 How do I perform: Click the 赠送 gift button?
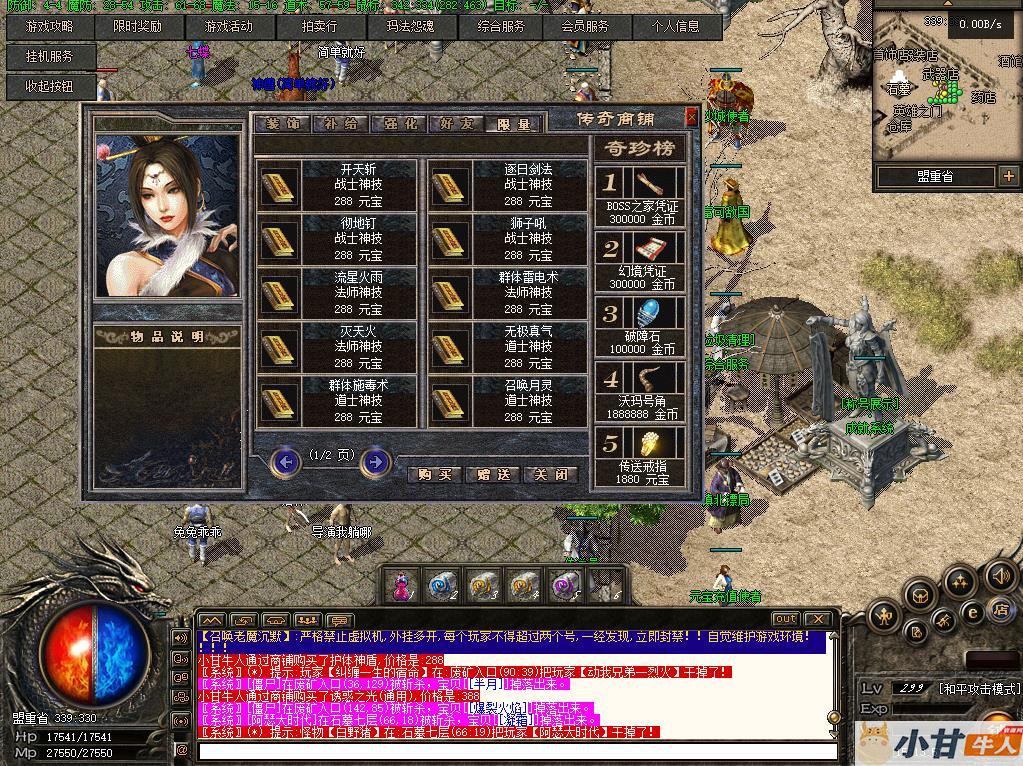pyautogui.click(x=493, y=475)
